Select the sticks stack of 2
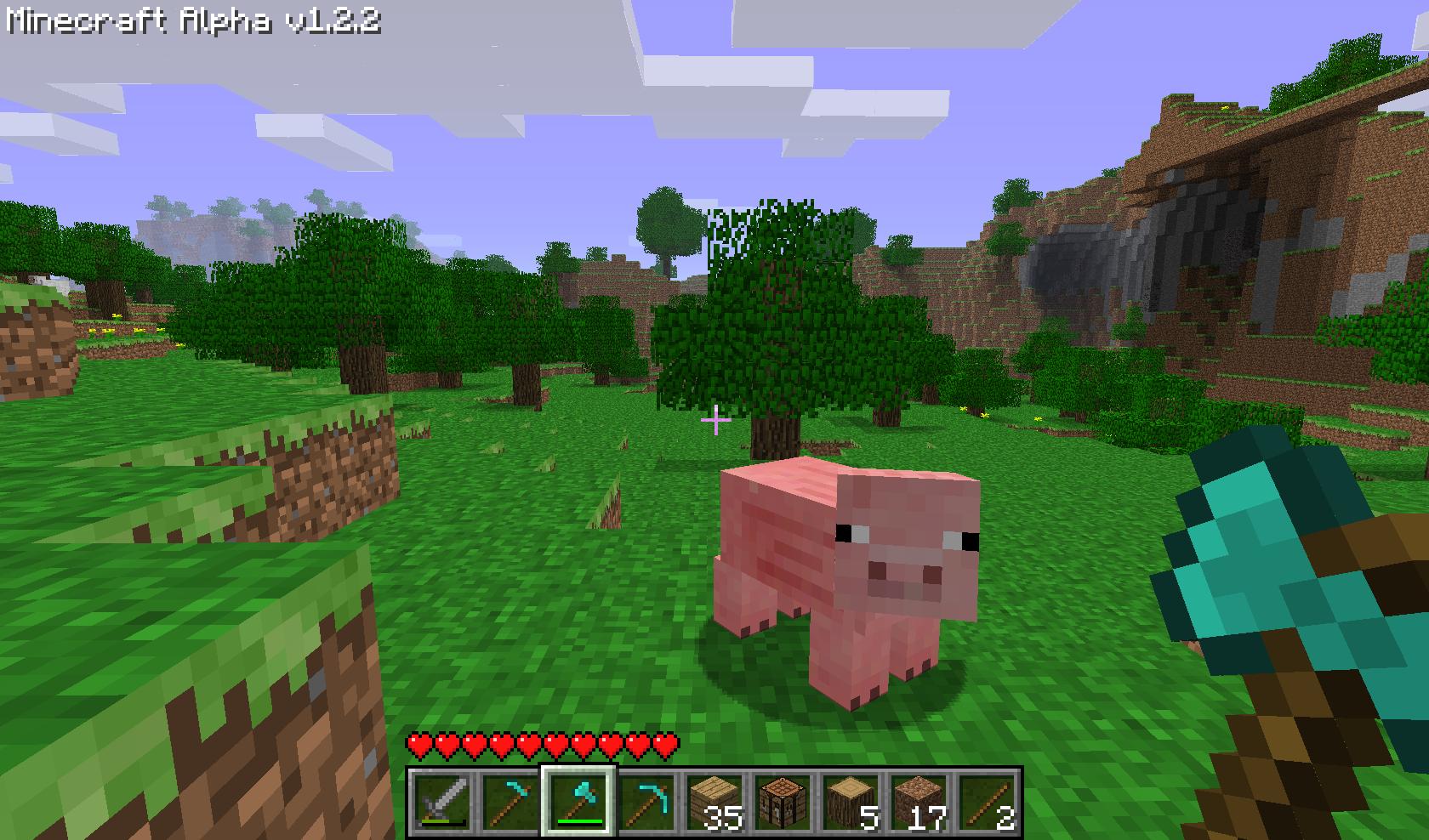Viewport: 1429px width, 840px height. 989,799
